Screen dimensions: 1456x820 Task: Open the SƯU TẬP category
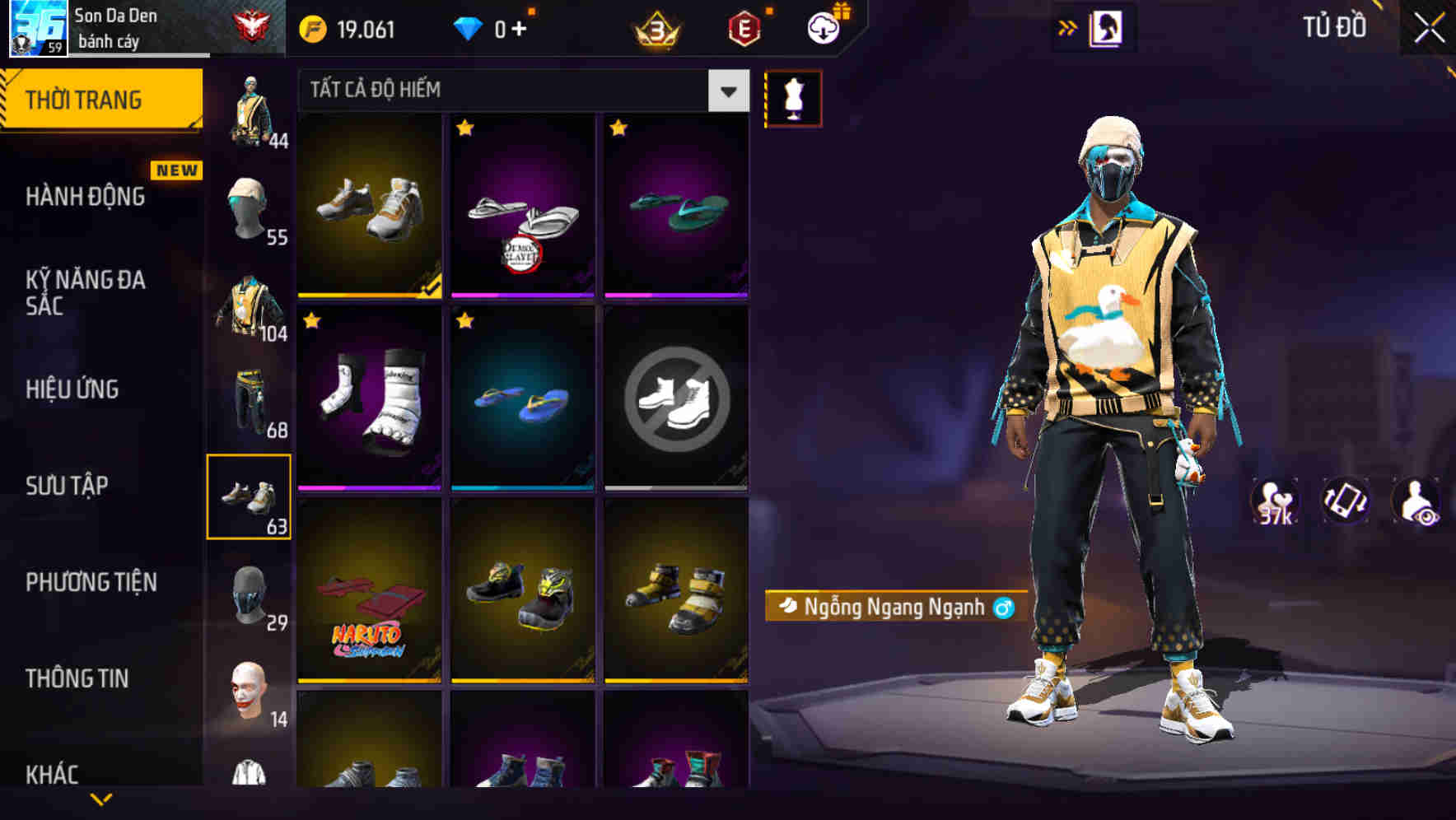64,486
